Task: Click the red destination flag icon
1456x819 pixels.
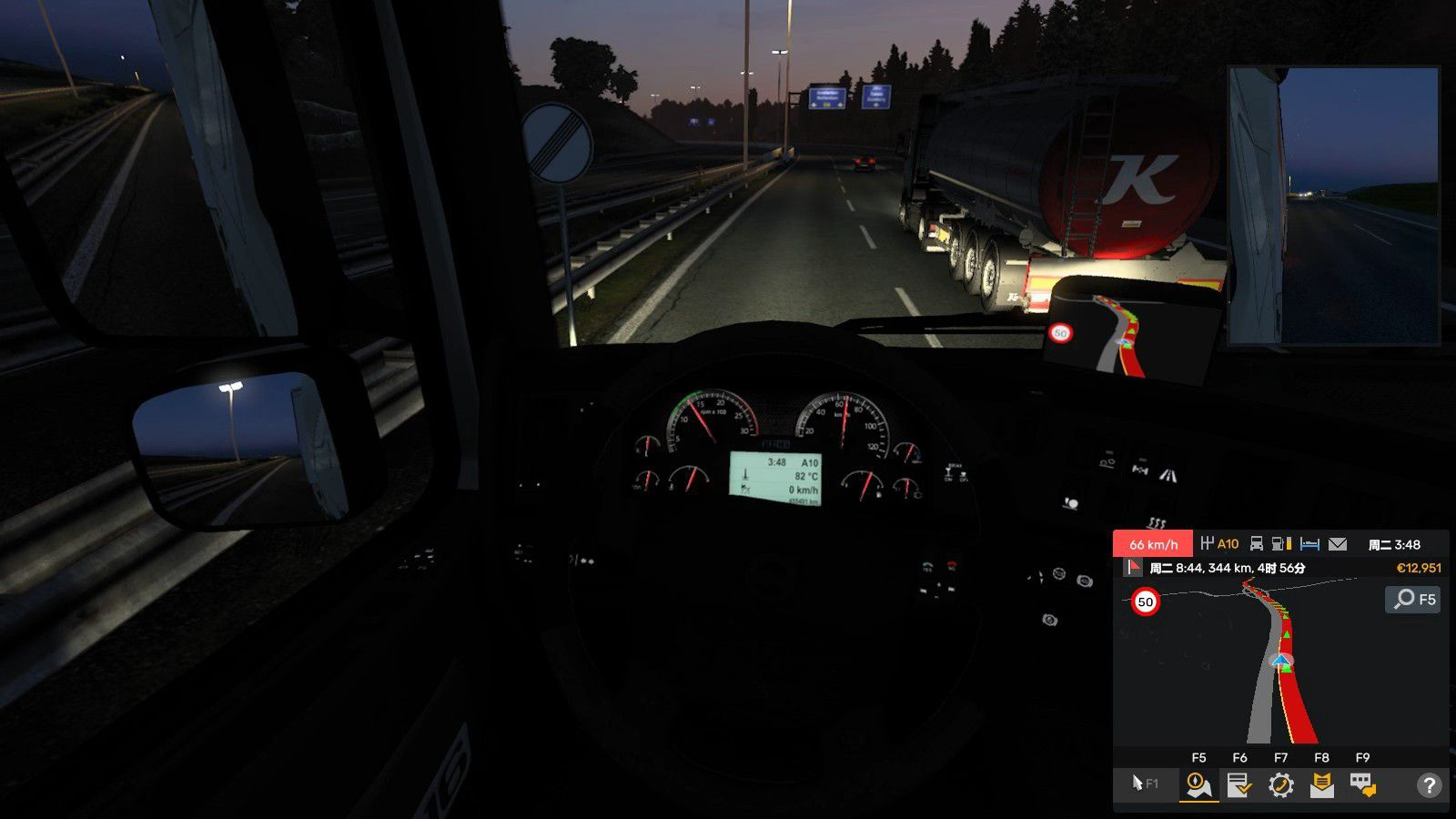Action: coord(1134,568)
